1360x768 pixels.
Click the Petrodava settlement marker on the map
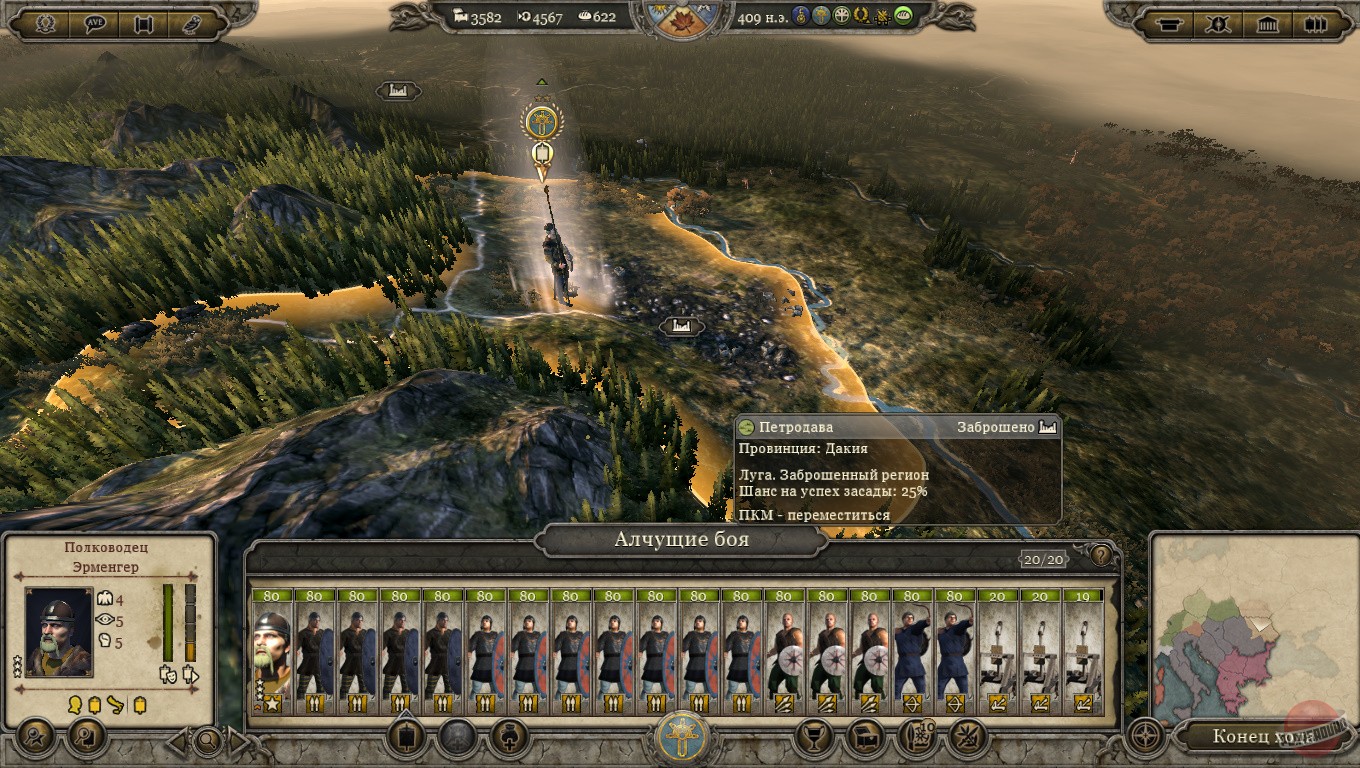tap(681, 326)
